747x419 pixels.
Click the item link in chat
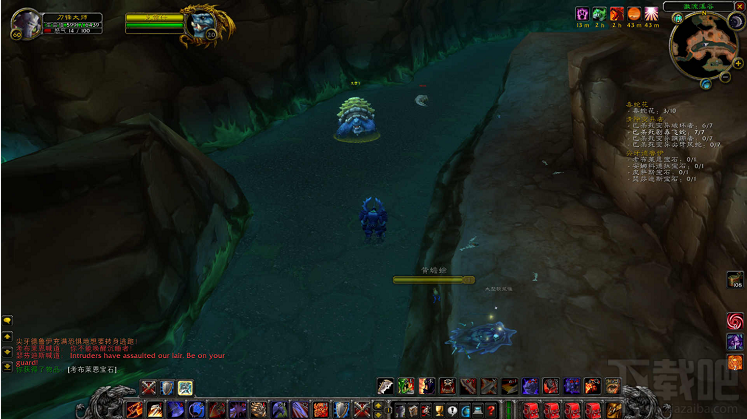coord(92,370)
